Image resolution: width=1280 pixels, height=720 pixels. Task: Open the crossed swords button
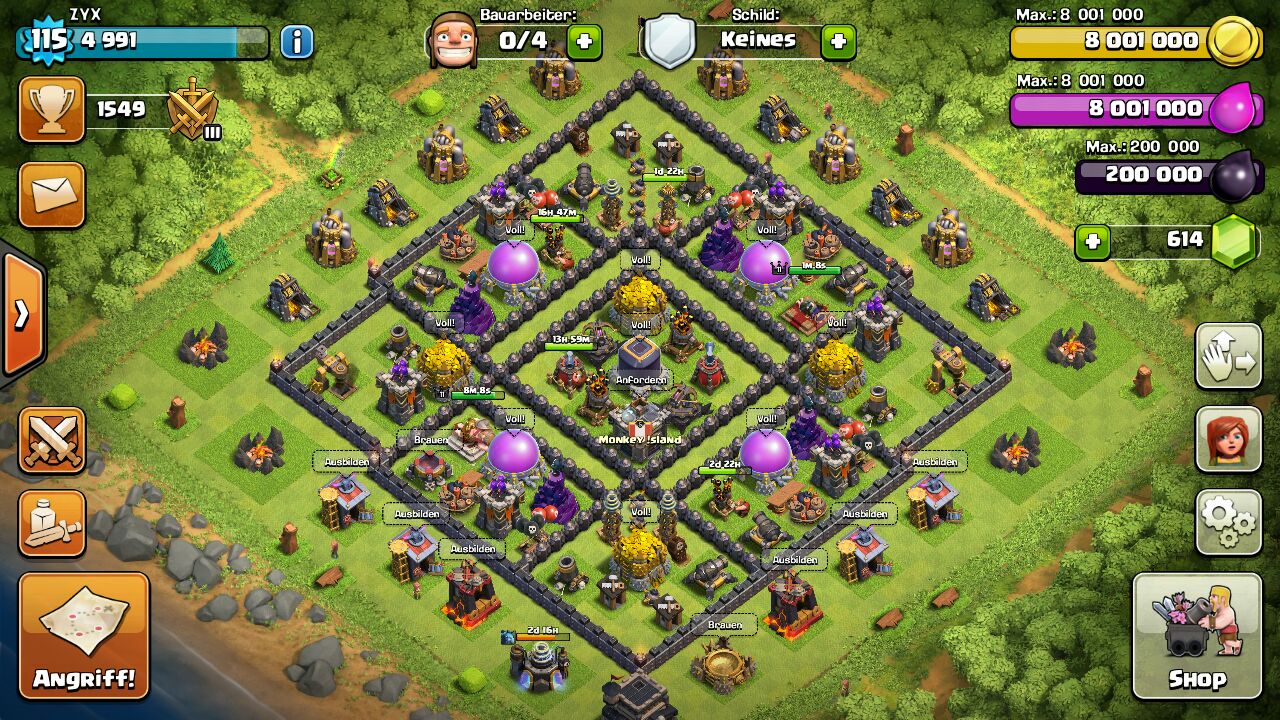51,440
